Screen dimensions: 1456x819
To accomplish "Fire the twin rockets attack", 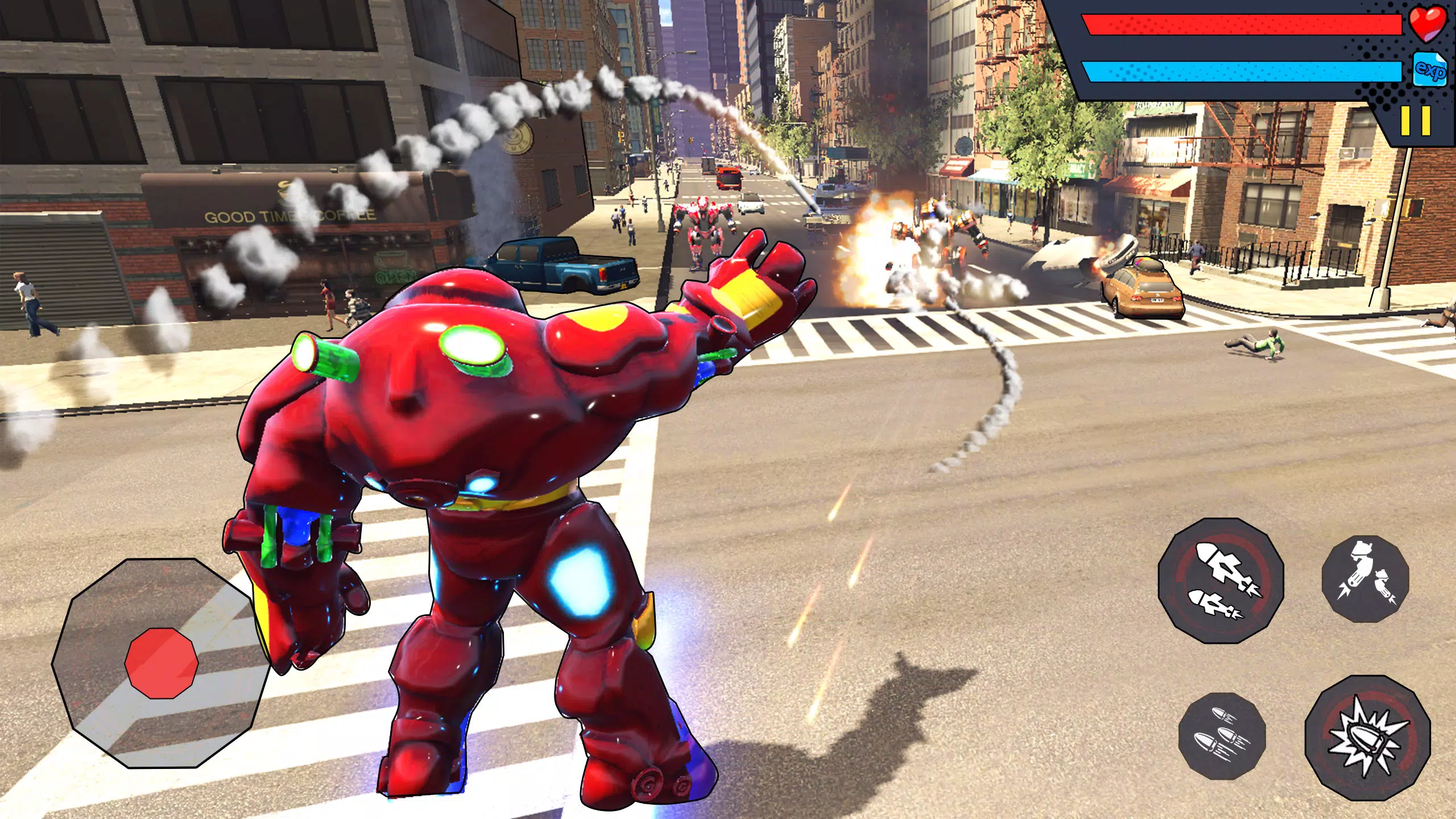I will pos(1221,580).
